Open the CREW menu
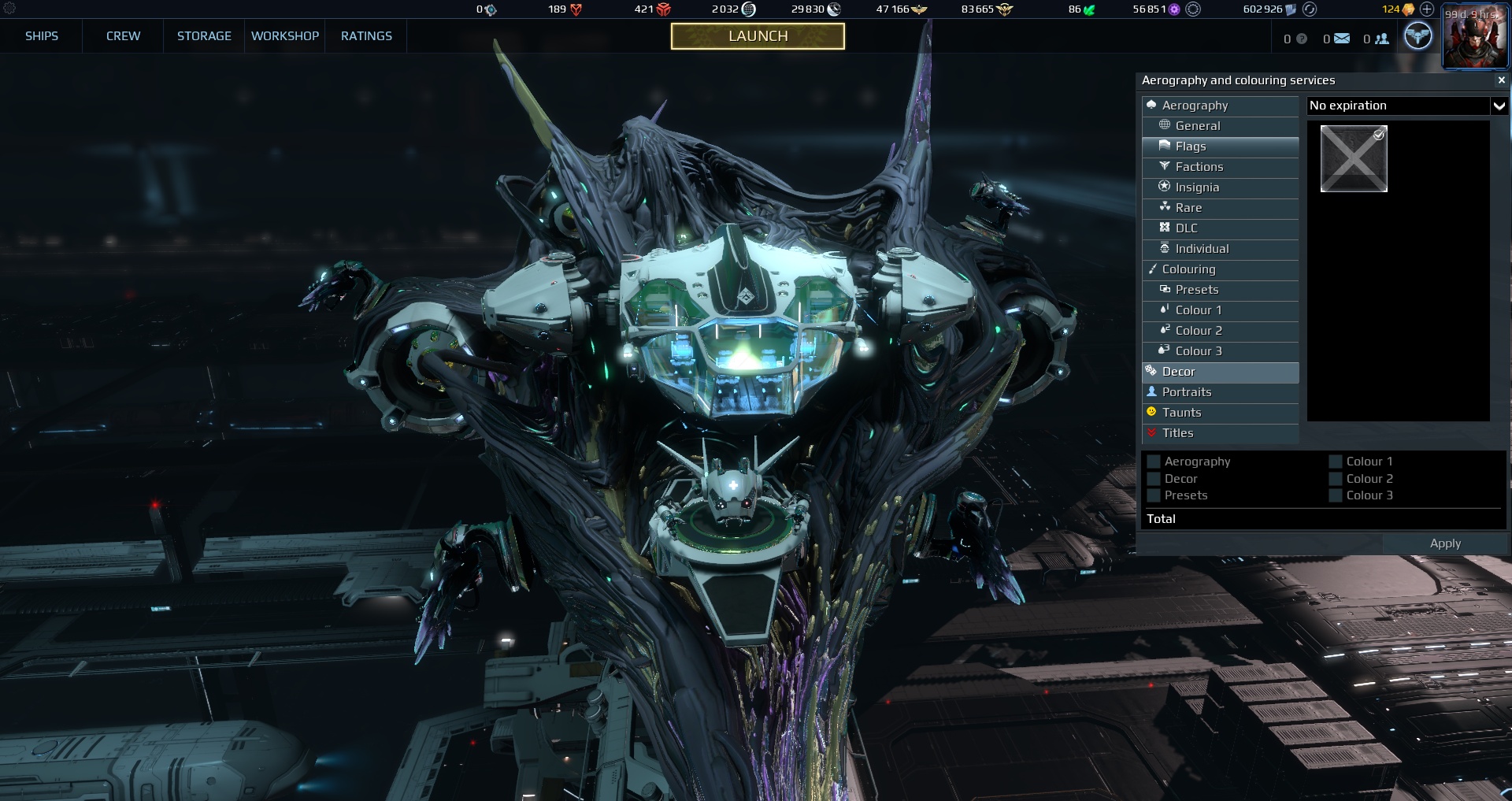Viewport: 1512px width, 801px height. (122, 36)
